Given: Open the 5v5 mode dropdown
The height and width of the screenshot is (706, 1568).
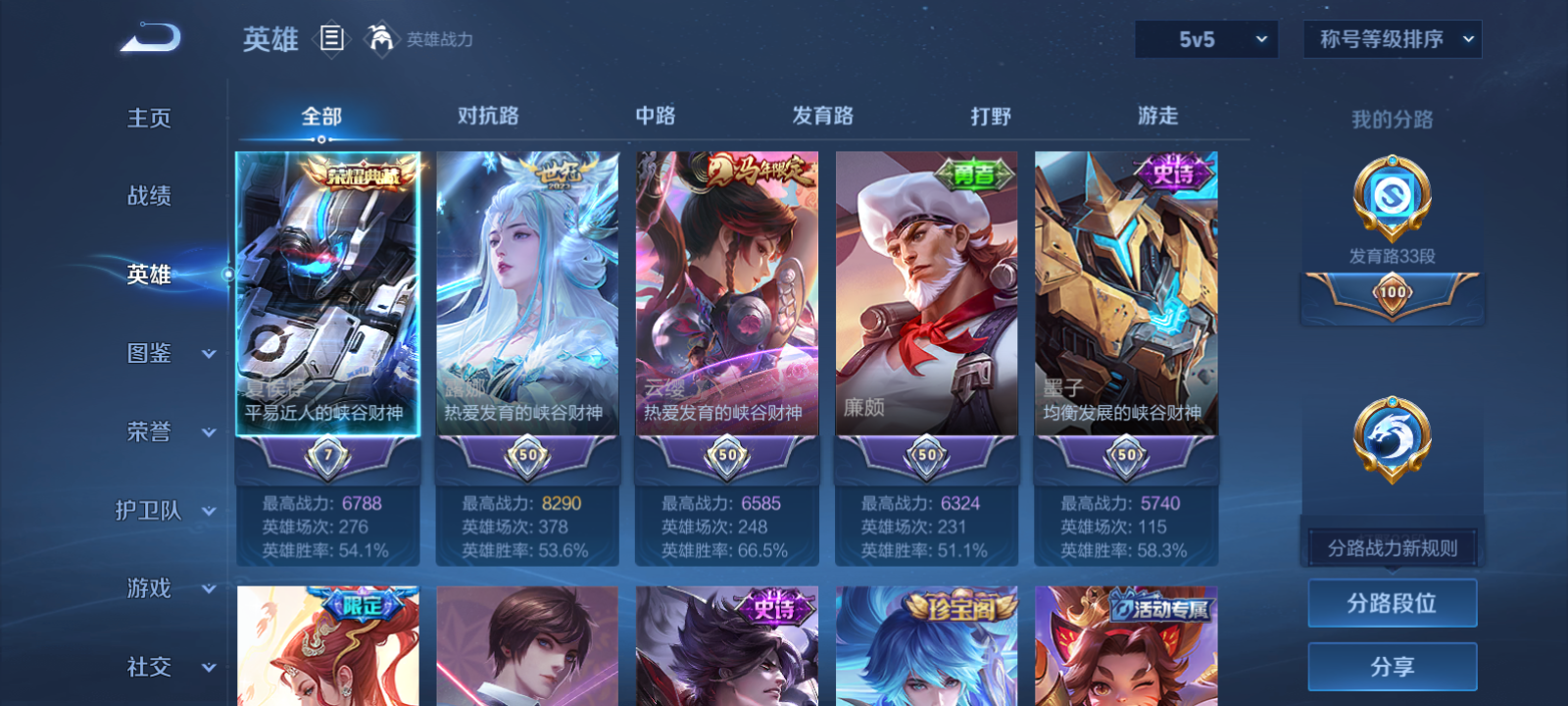Looking at the screenshot, I should [1206, 39].
